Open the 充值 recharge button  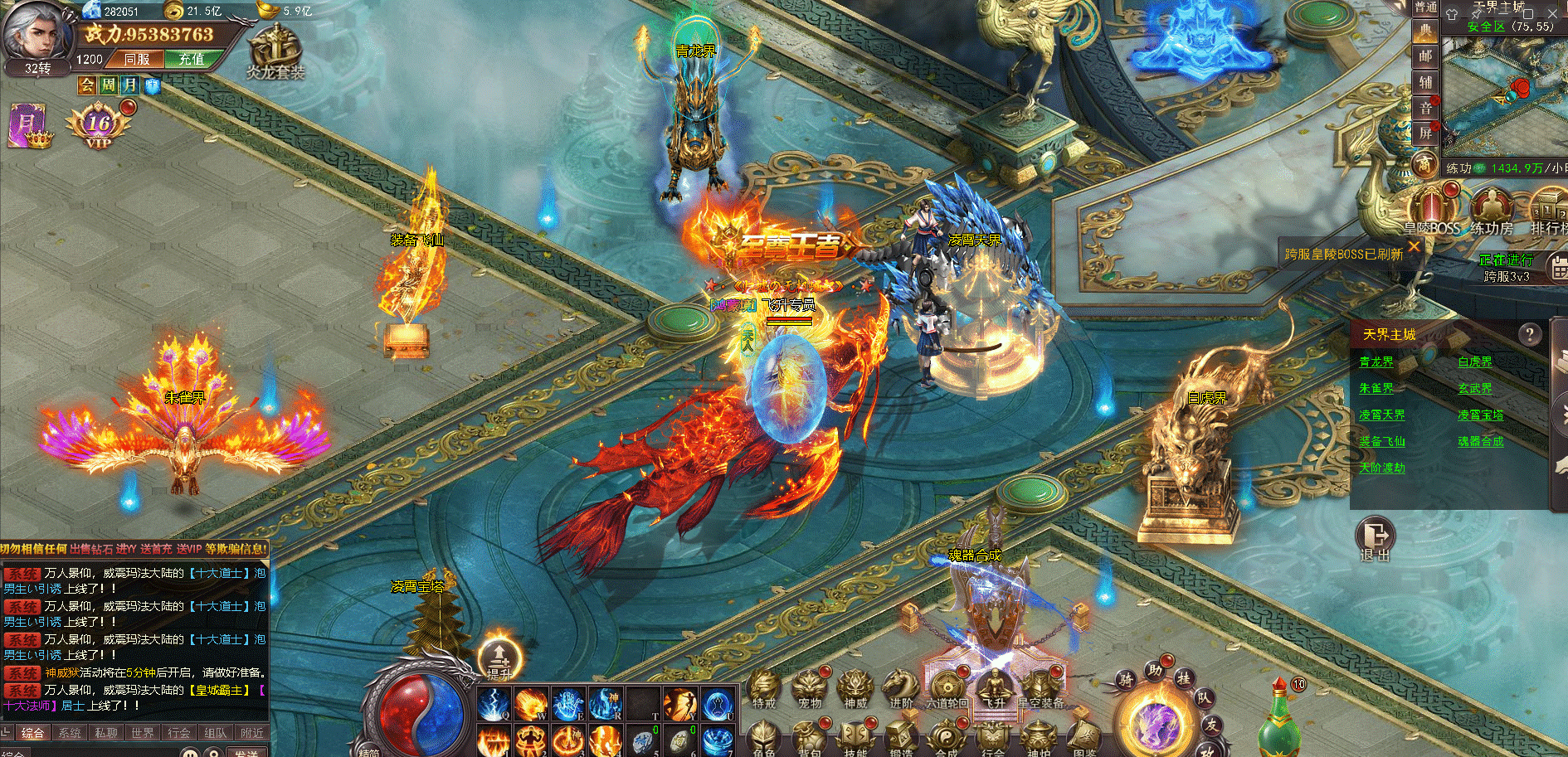pyautogui.click(x=191, y=59)
